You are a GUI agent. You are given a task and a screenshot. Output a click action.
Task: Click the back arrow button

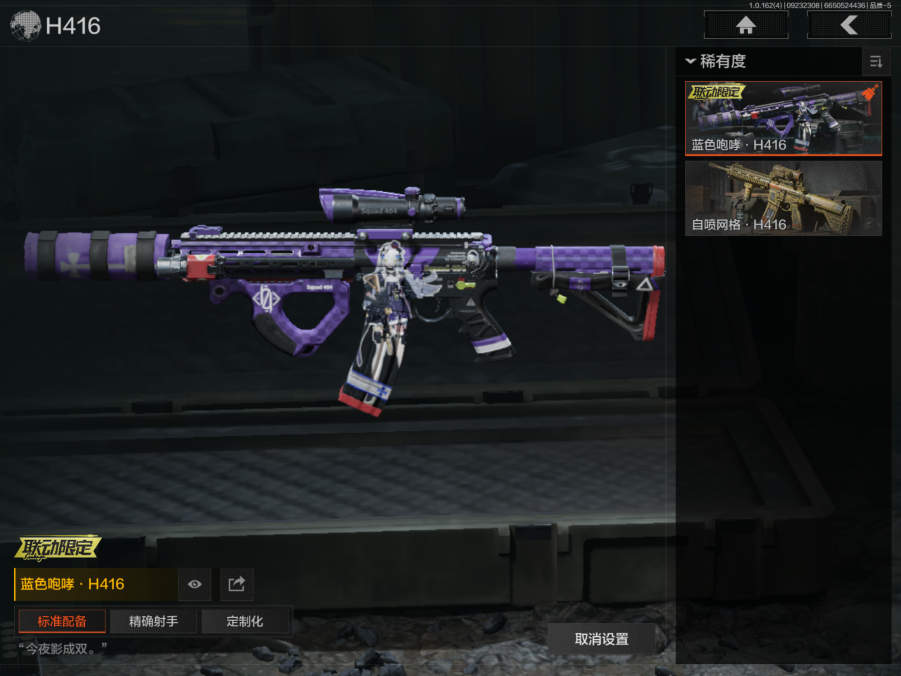[848, 26]
